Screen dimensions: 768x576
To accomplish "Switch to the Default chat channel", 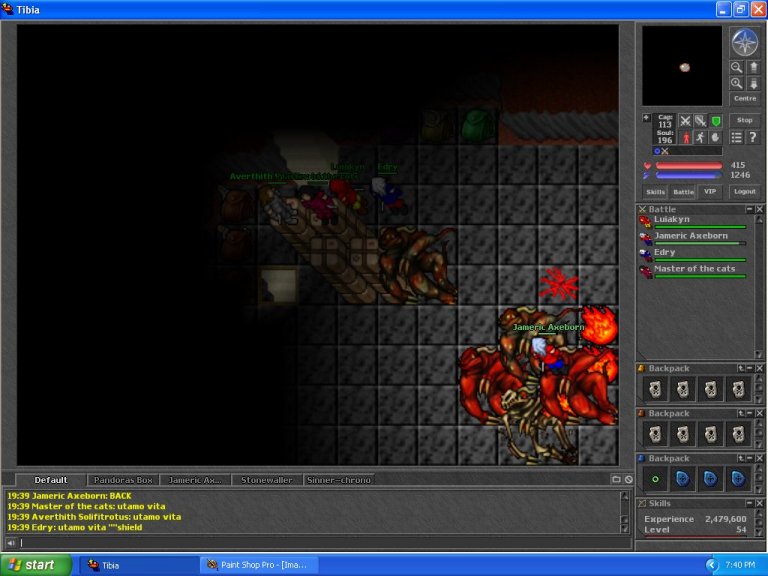I will point(51,480).
